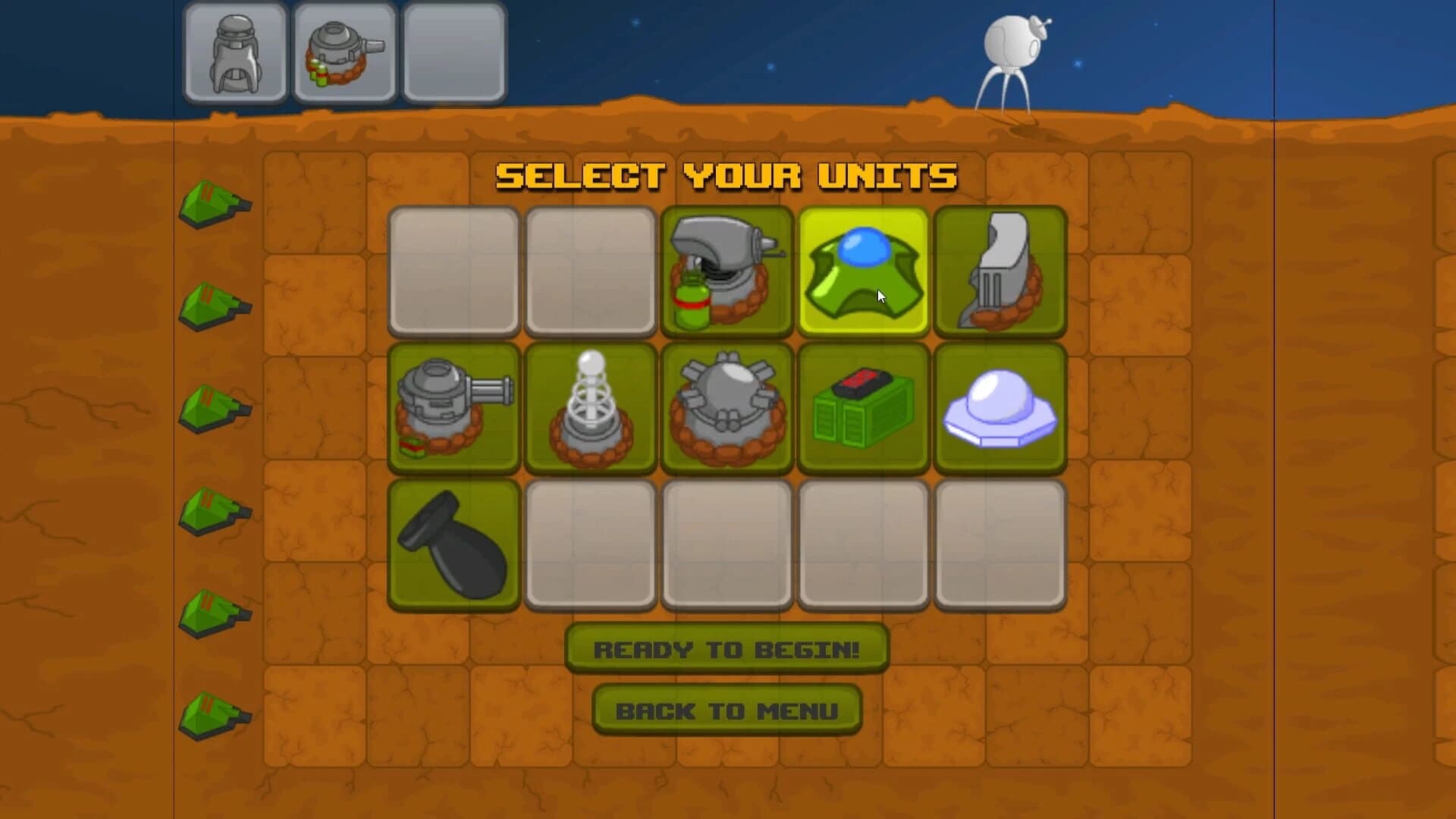Image resolution: width=1456 pixels, height=819 pixels.
Task: Click the drill tower in the first loadout slot
Action: click(237, 52)
